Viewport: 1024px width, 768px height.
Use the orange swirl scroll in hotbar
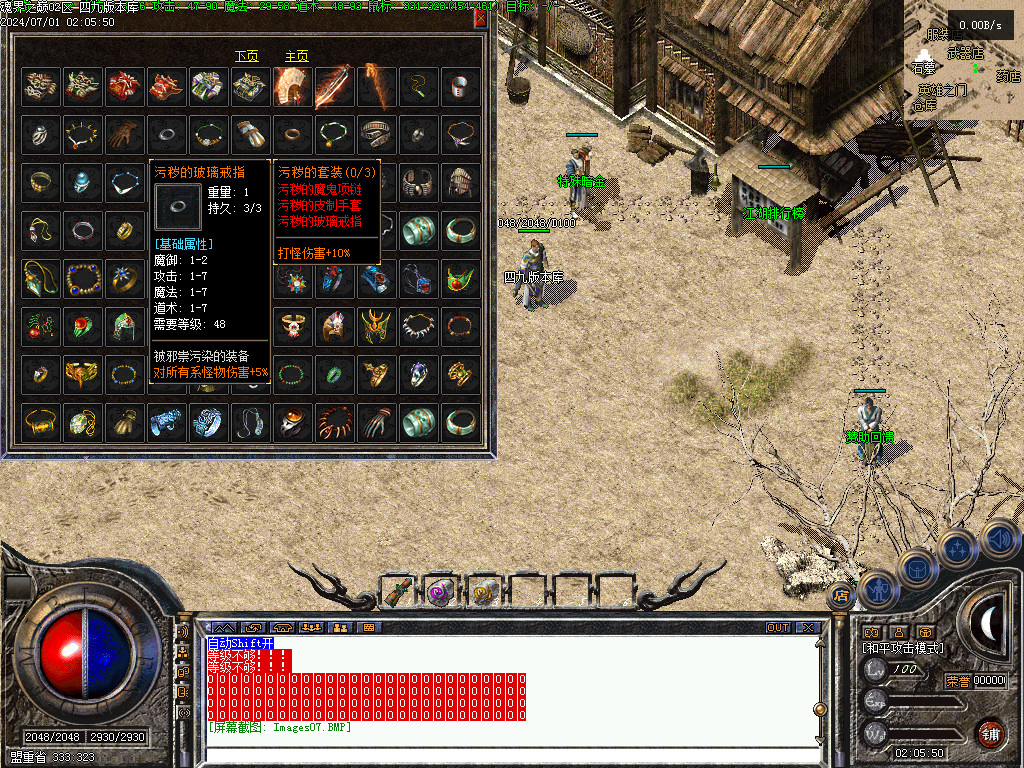coord(484,592)
